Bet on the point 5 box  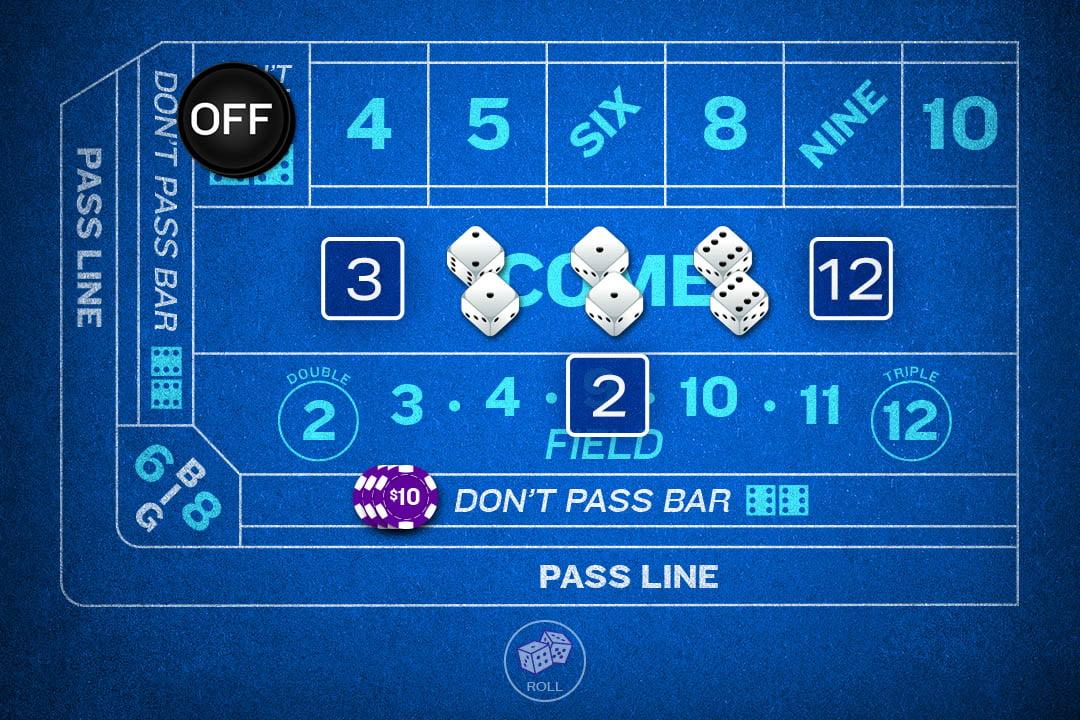[x=487, y=125]
